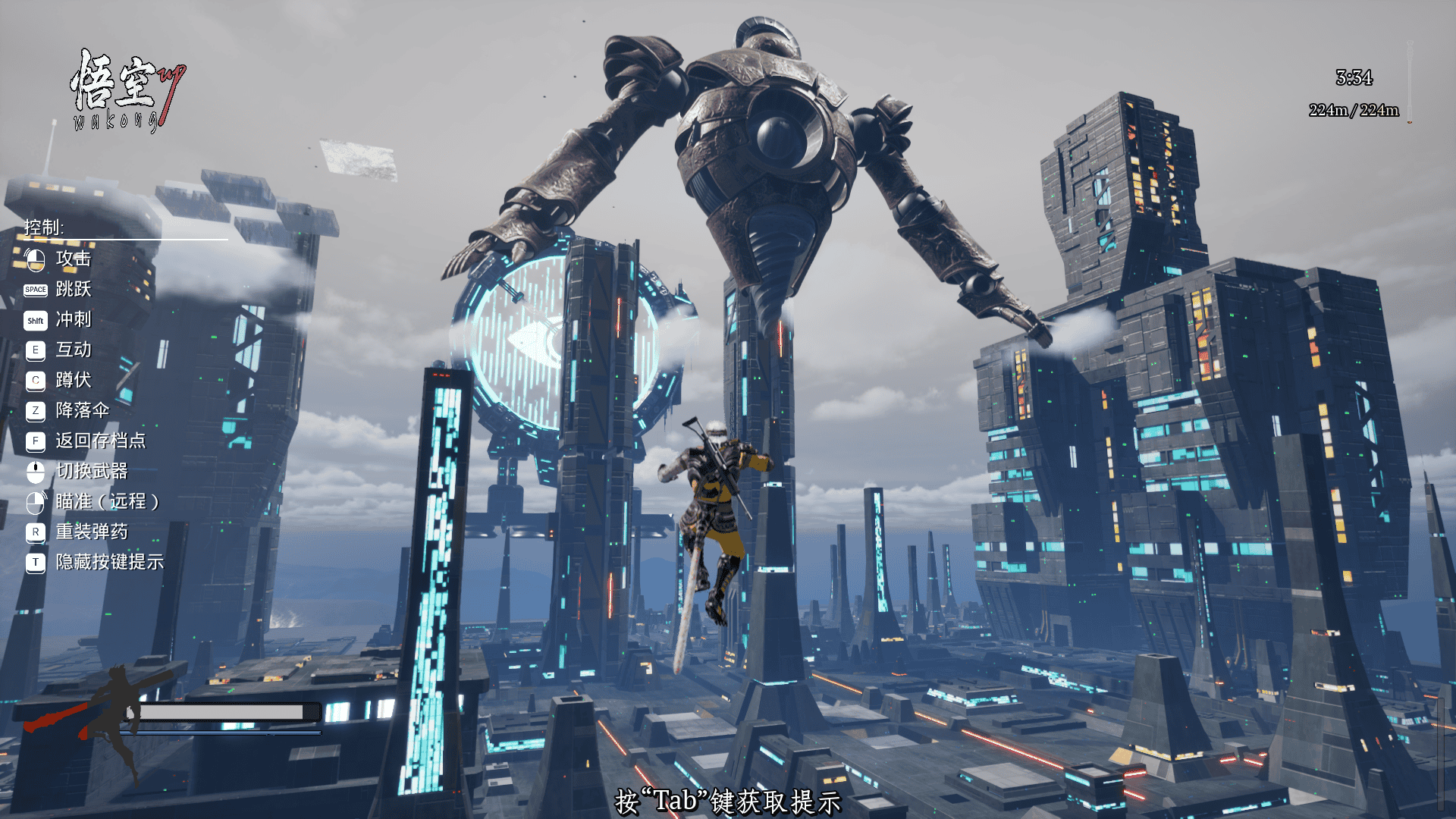Toggle the parachute (降落伞) binding entry
1456x819 pixels.
pyautogui.click(x=82, y=410)
